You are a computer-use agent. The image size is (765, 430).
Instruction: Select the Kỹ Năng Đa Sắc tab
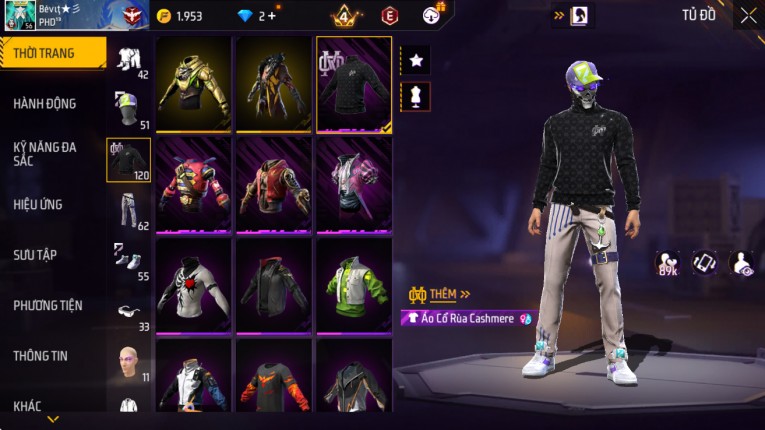coord(45,153)
